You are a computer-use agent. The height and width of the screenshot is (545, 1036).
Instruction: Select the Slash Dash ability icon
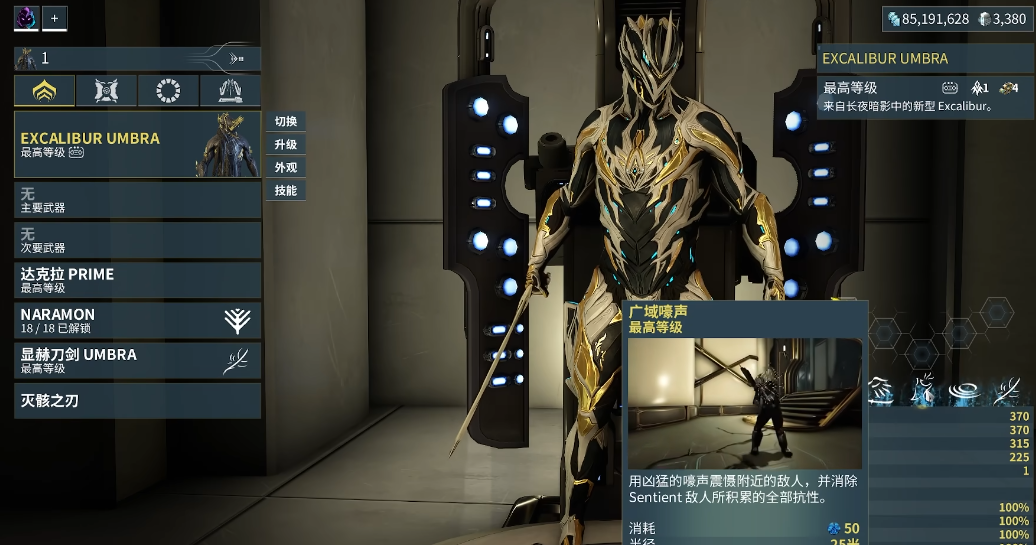pyautogui.click(x=881, y=391)
